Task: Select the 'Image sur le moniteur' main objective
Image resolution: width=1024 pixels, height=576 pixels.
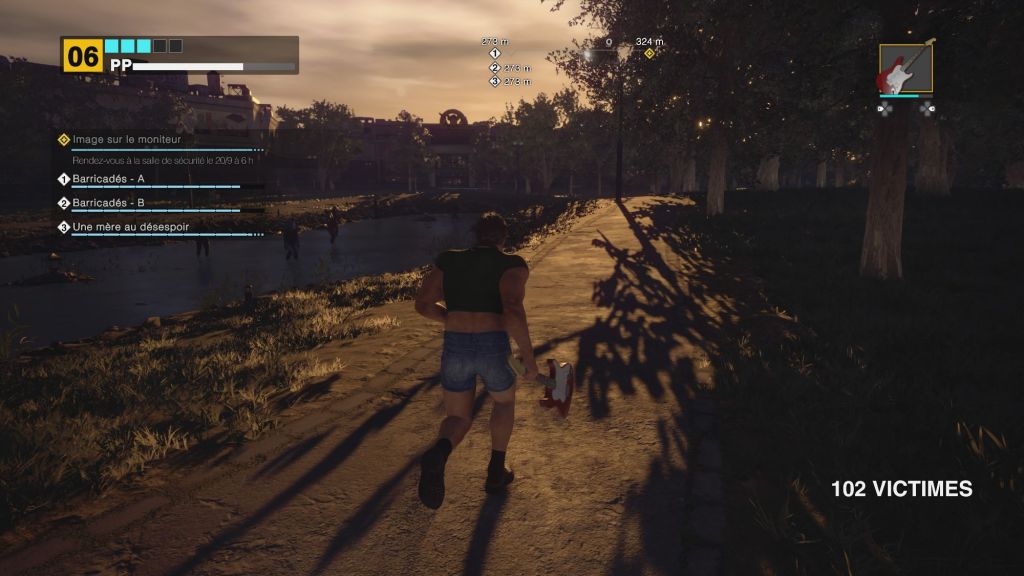Action: click(120, 139)
